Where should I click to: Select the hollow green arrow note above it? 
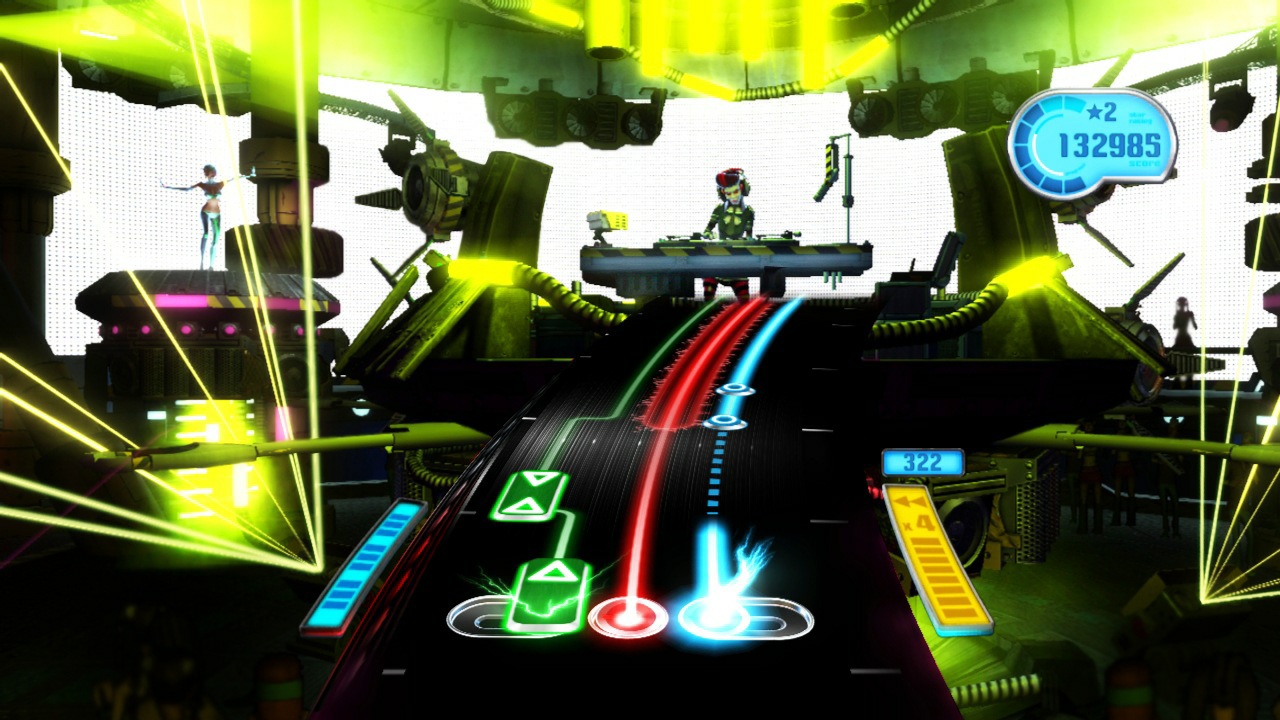point(533,497)
